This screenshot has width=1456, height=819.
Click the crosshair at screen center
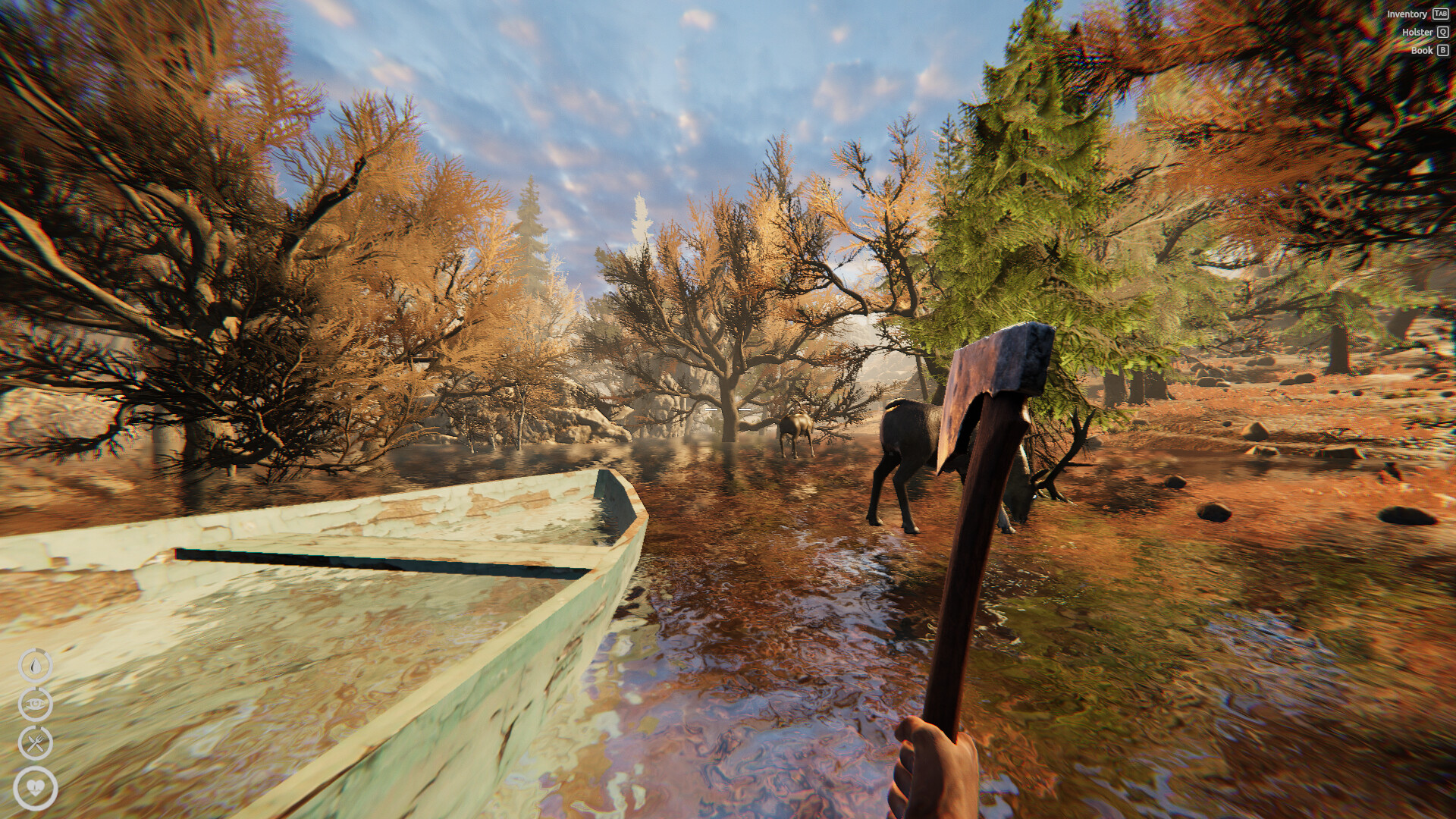click(x=728, y=409)
